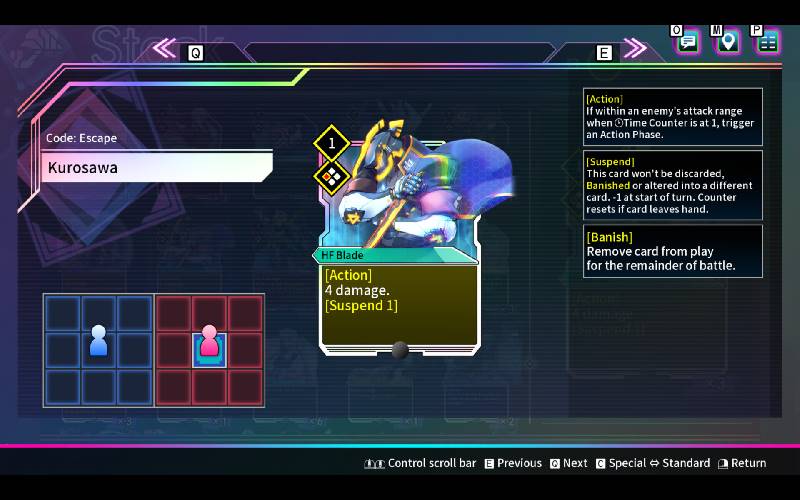
Task: Select the Kurosawa name field
Action: [157, 167]
